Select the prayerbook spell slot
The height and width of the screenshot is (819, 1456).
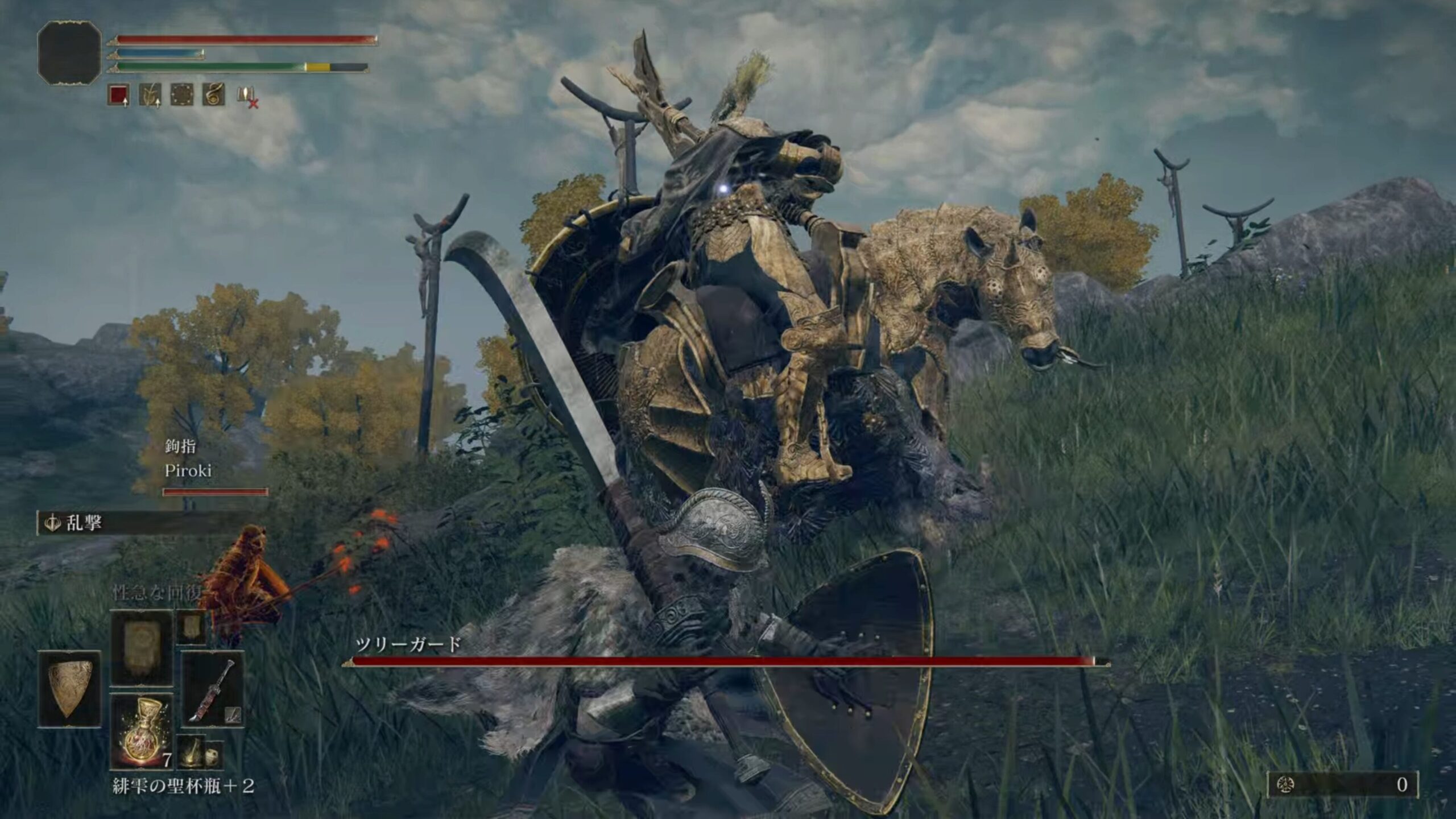click(141, 648)
